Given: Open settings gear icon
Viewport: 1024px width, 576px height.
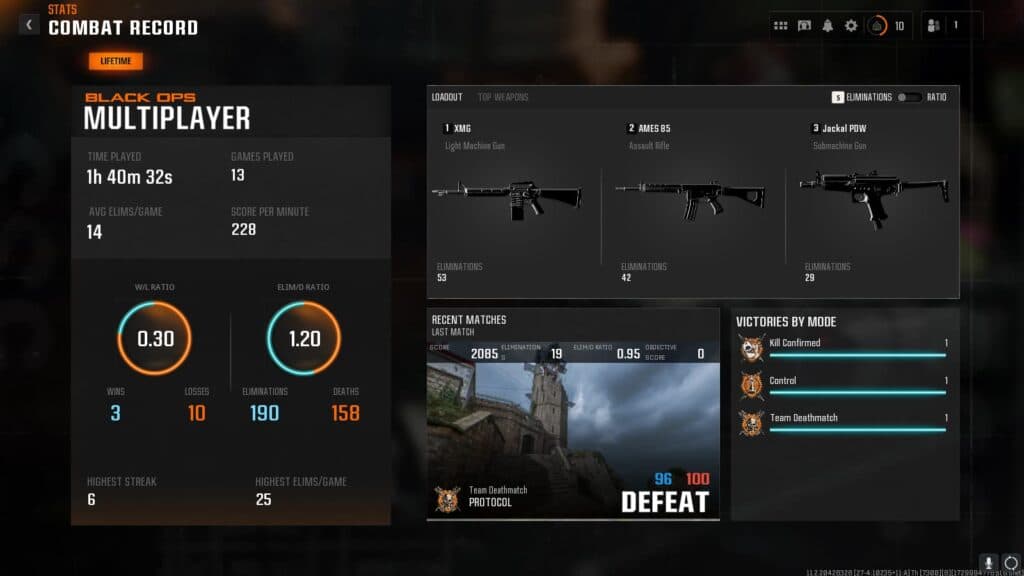Looking at the screenshot, I should click(x=851, y=26).
